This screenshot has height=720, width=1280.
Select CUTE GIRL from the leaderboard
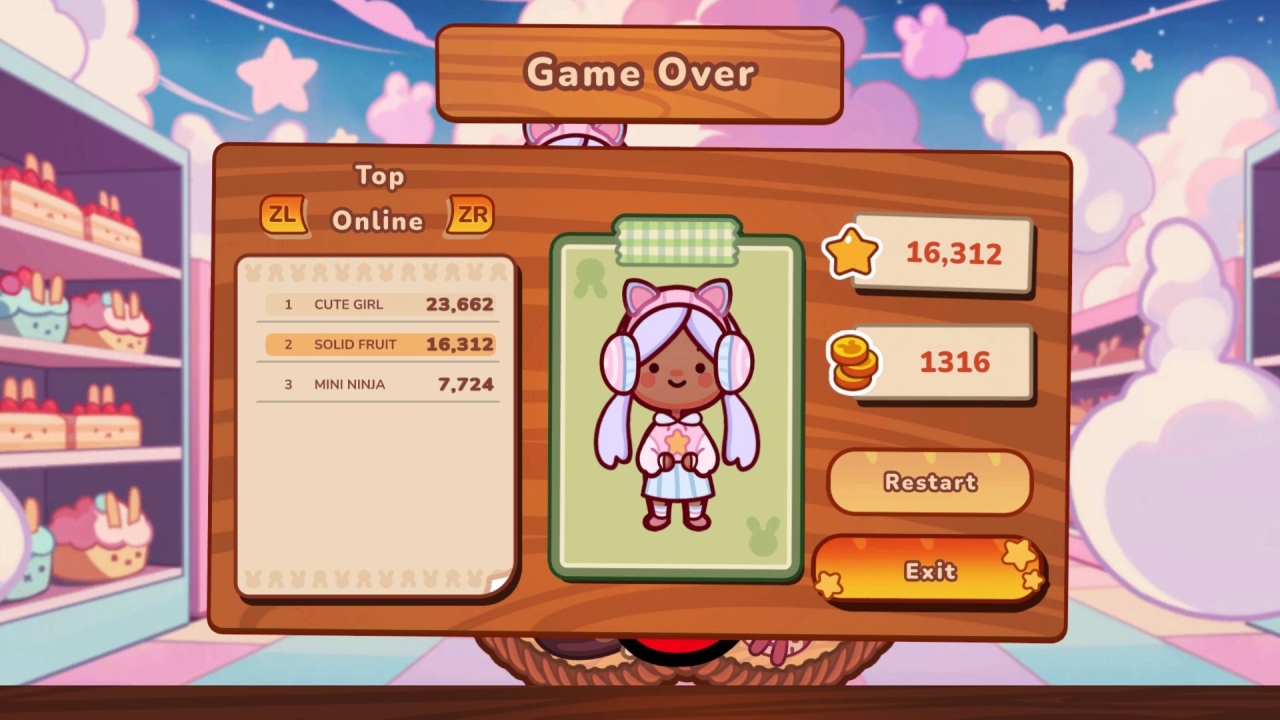click(x=378, y=304)
